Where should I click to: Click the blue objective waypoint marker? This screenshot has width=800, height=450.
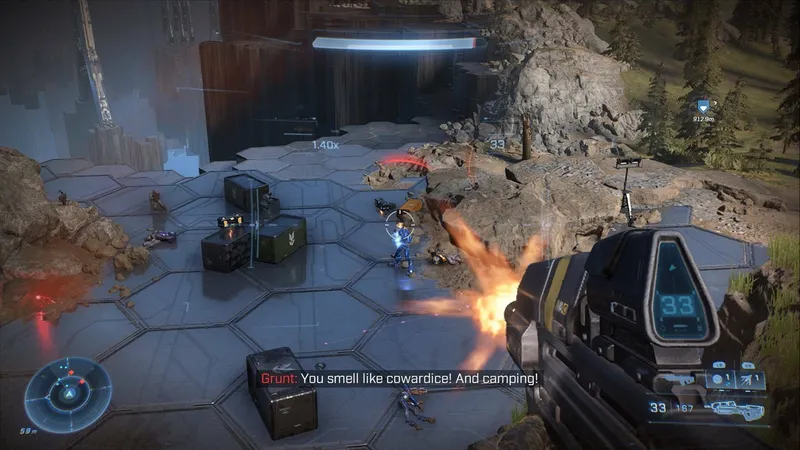[x=703, y=105]
